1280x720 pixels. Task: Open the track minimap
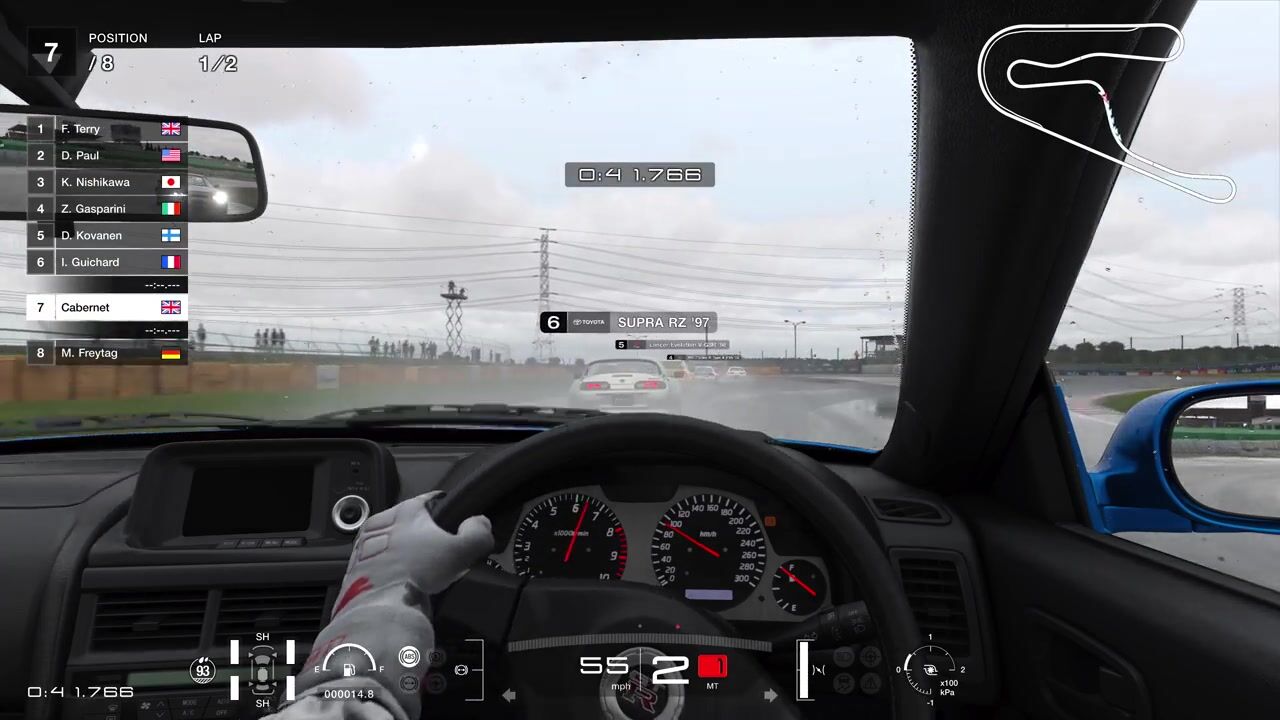click(1106, 110)
